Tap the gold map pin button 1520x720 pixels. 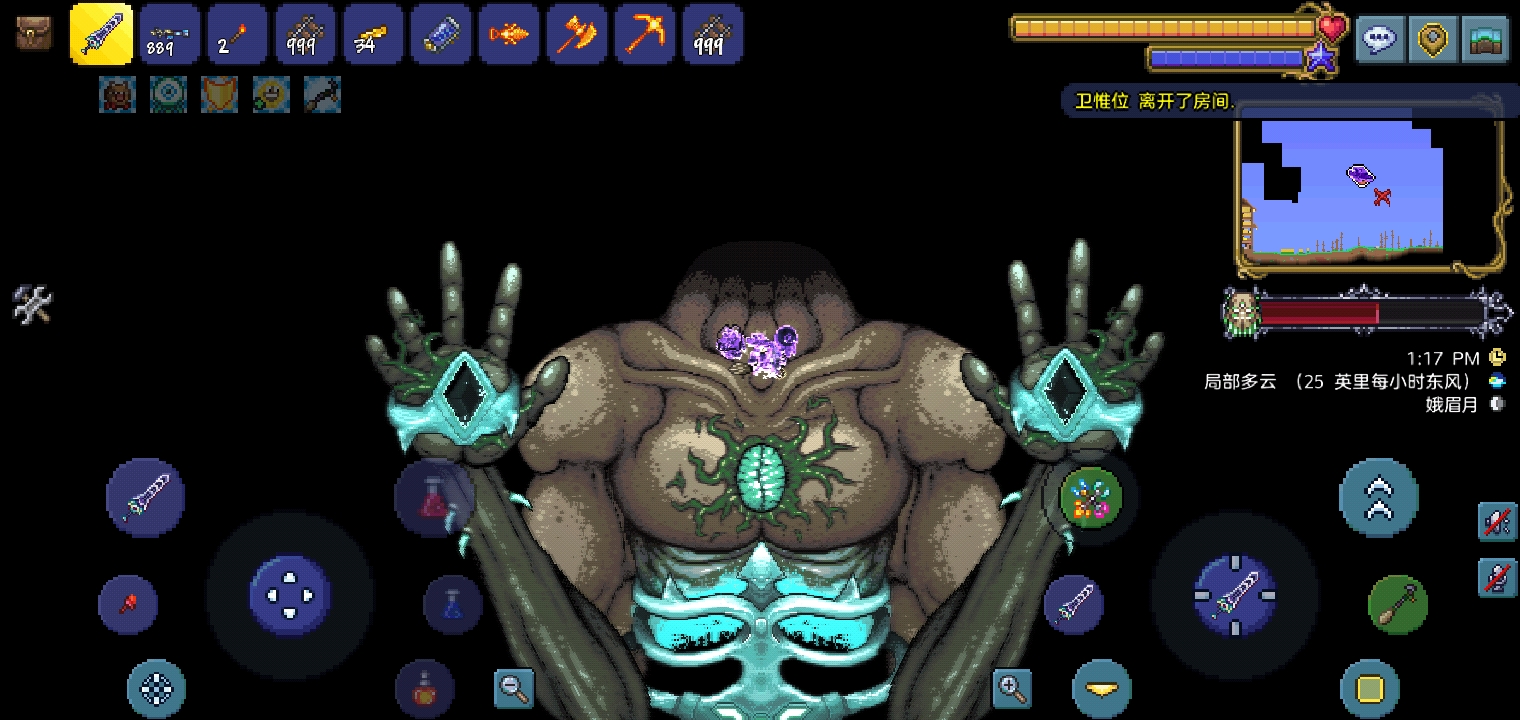(x=1433, y=40)
